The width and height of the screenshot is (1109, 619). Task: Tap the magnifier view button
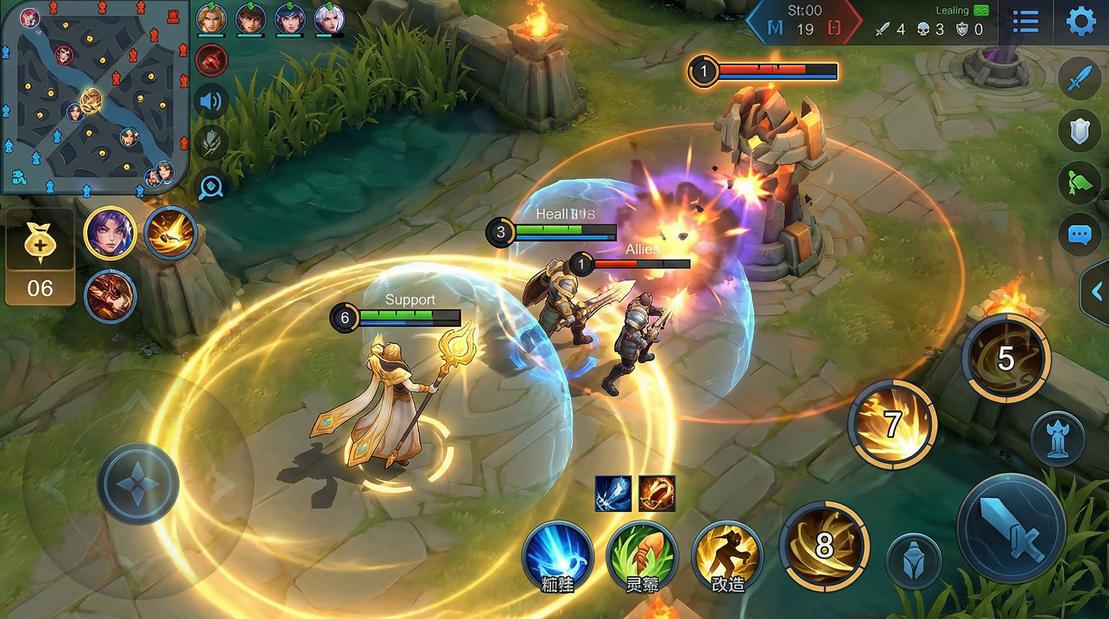click(x=211, y=184)
